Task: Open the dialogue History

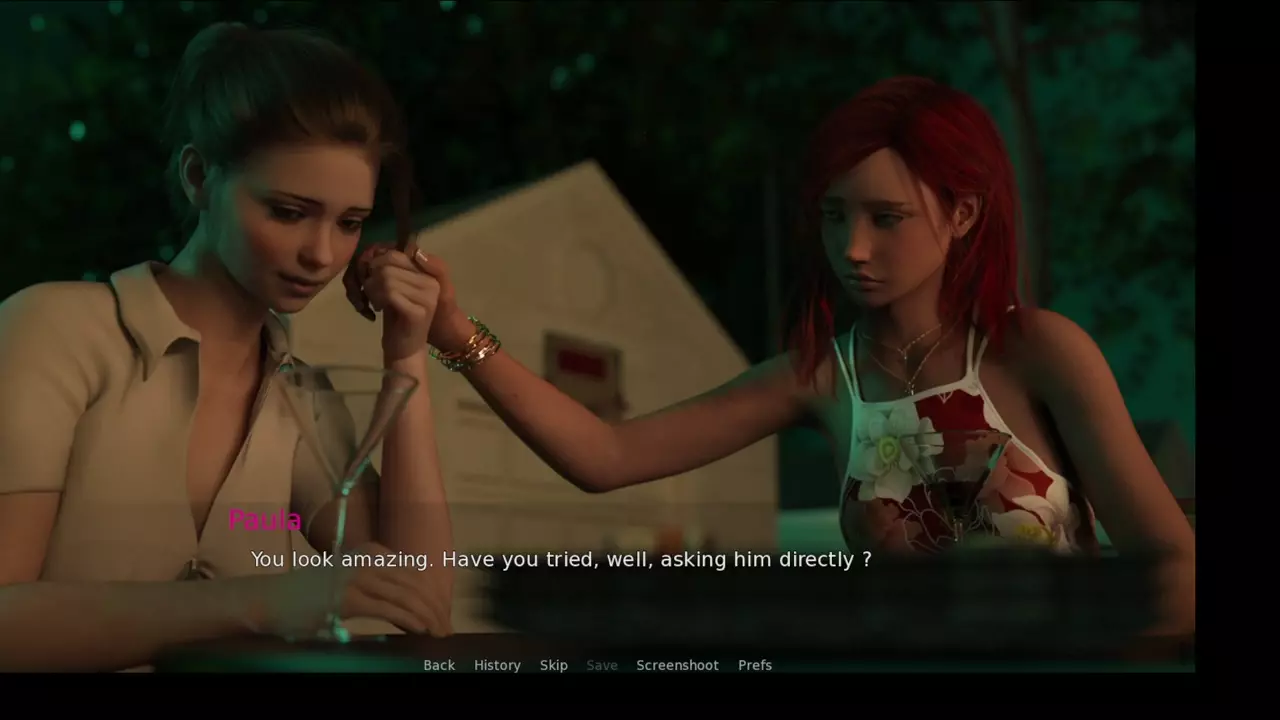Action: 497,665
